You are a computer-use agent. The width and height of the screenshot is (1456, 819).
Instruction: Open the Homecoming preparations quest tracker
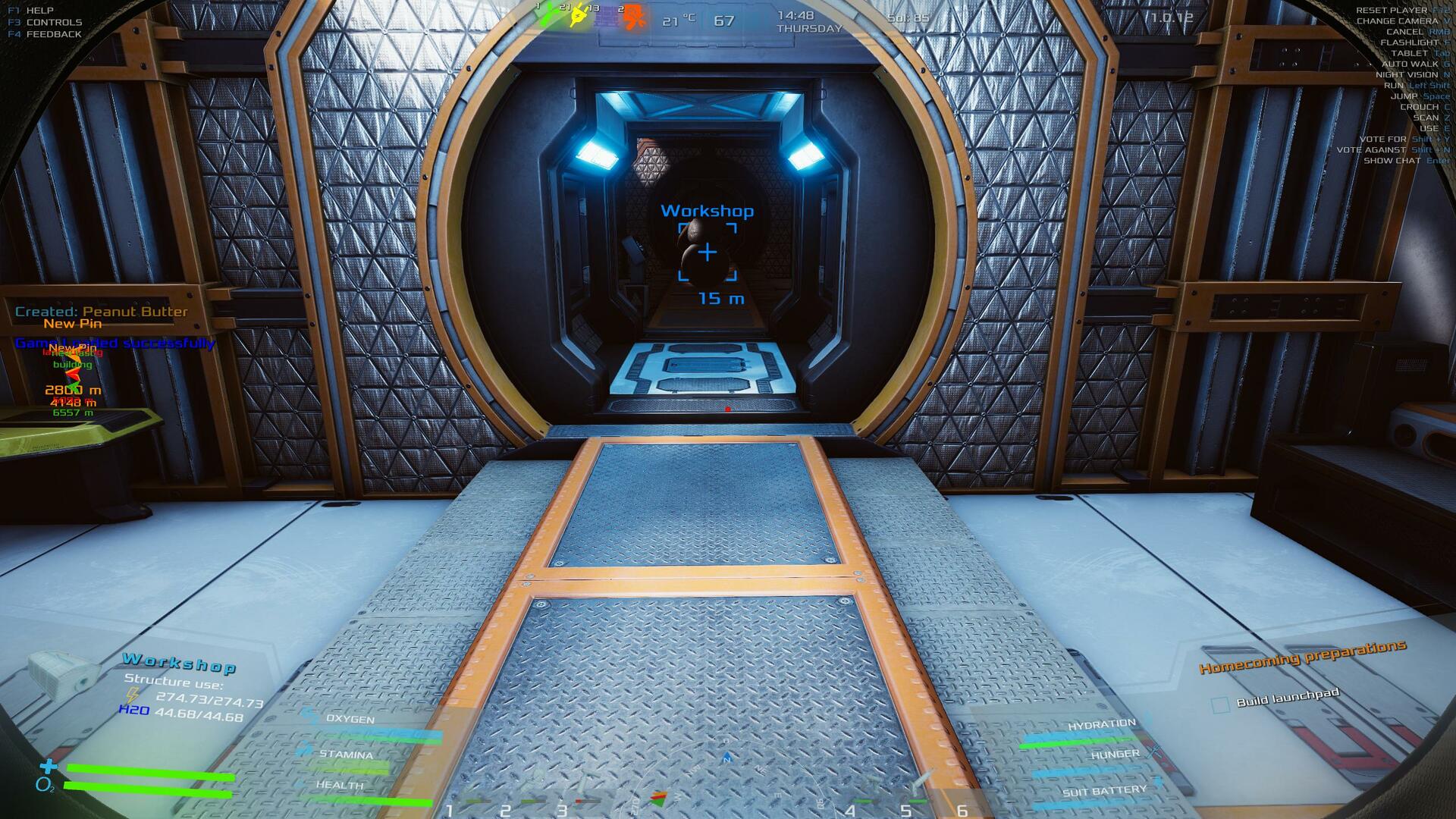1302,656
